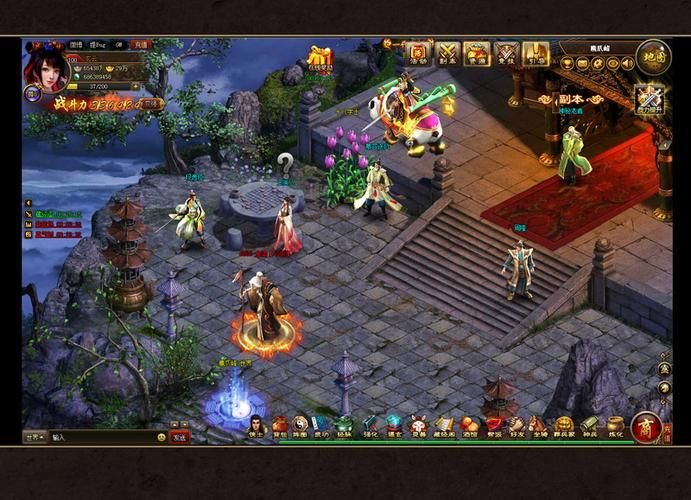The height and width of the screenshot is (500, 691).
Task: Open the 好友 friends list
Action: (x=517, y=426)
